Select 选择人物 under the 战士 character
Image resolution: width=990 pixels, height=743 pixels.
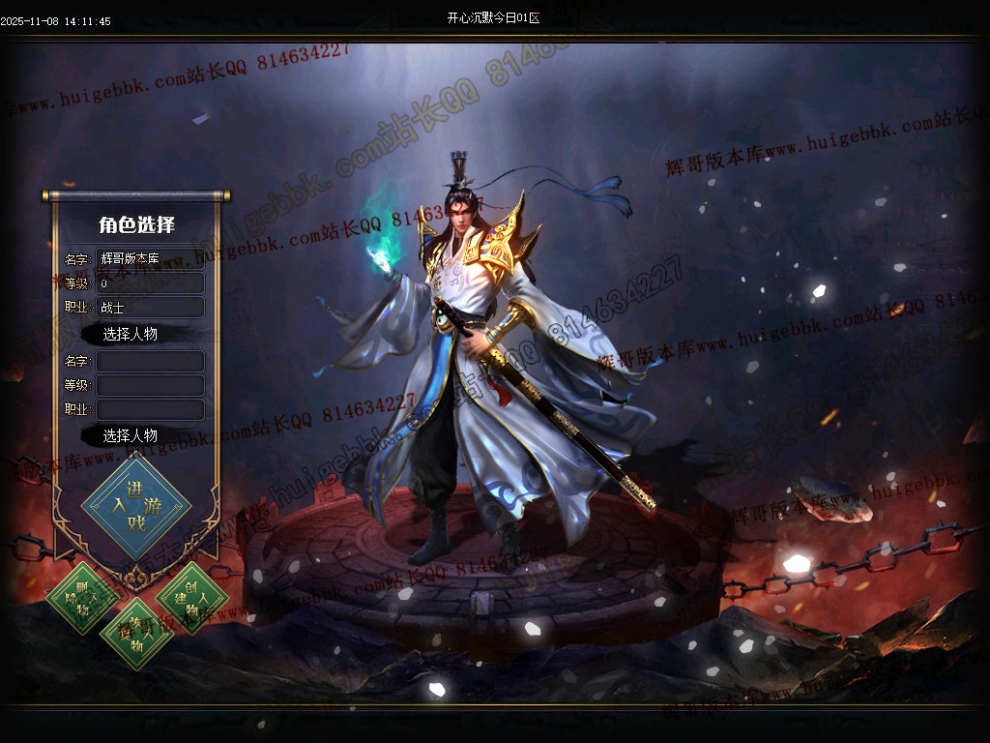[x=131, y=334]
